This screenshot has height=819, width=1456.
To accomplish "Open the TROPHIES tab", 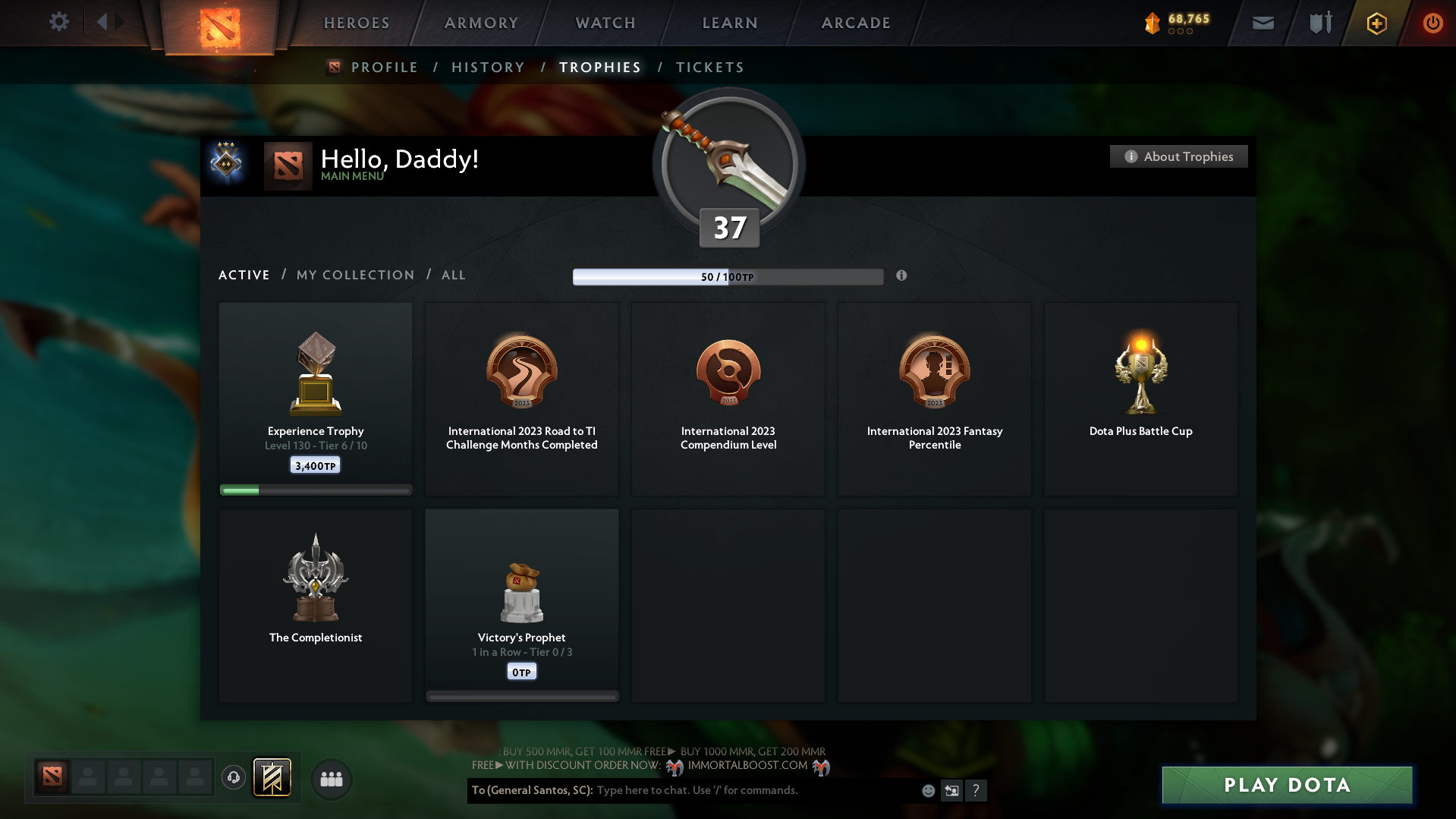I will [x=599, y=67].
